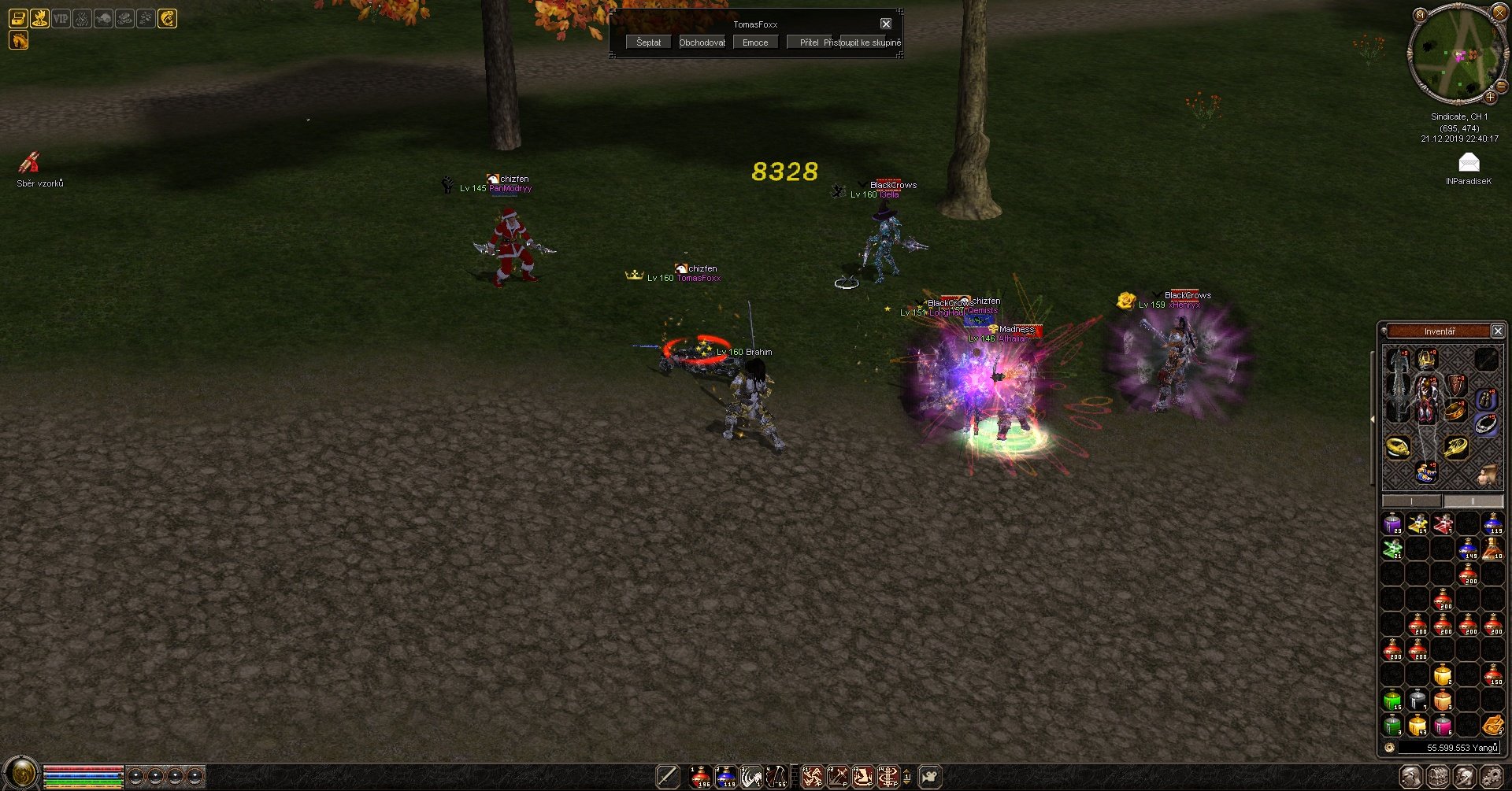This screenshot has height=791, width=1512.
Task: Select the purple potion stack of 23
Action: point(1392,523)
